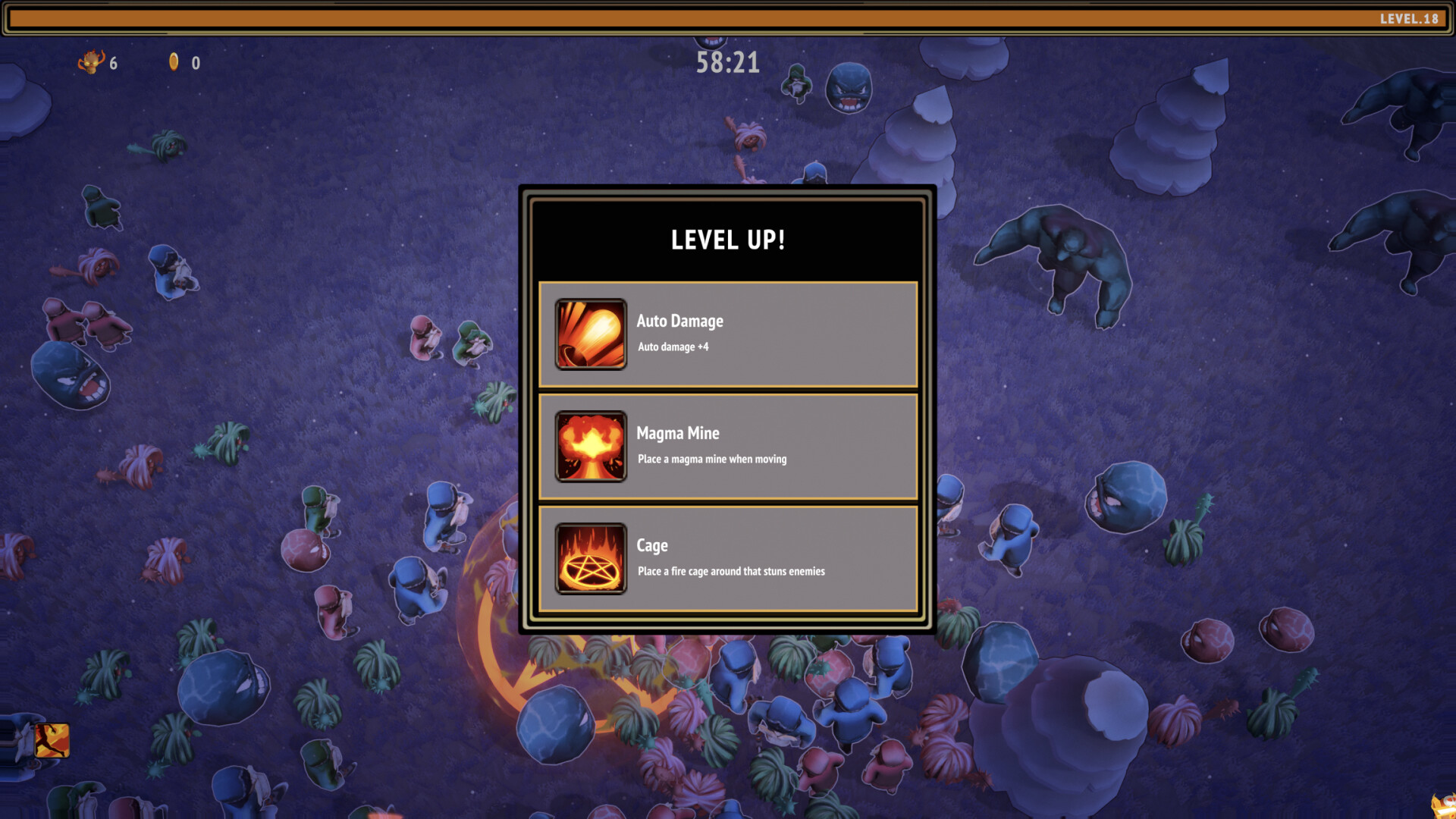Click the 58:21 match timer
The width and height of the screenshot is (1456, 819).
[726, 63]
